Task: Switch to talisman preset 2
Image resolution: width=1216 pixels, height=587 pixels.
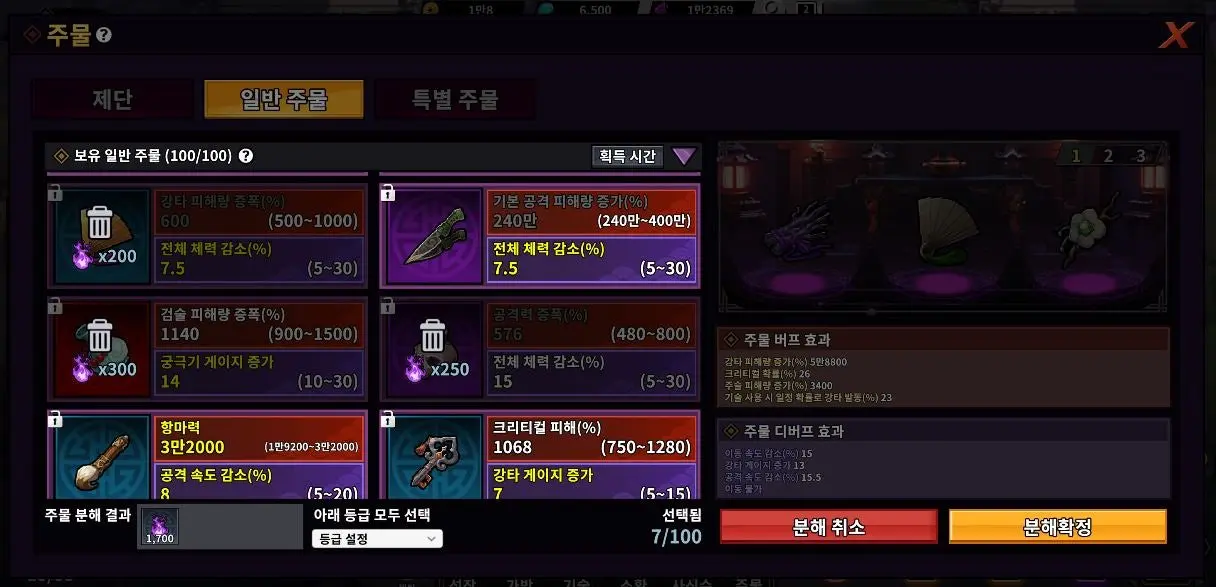Action: (1108, 156)
